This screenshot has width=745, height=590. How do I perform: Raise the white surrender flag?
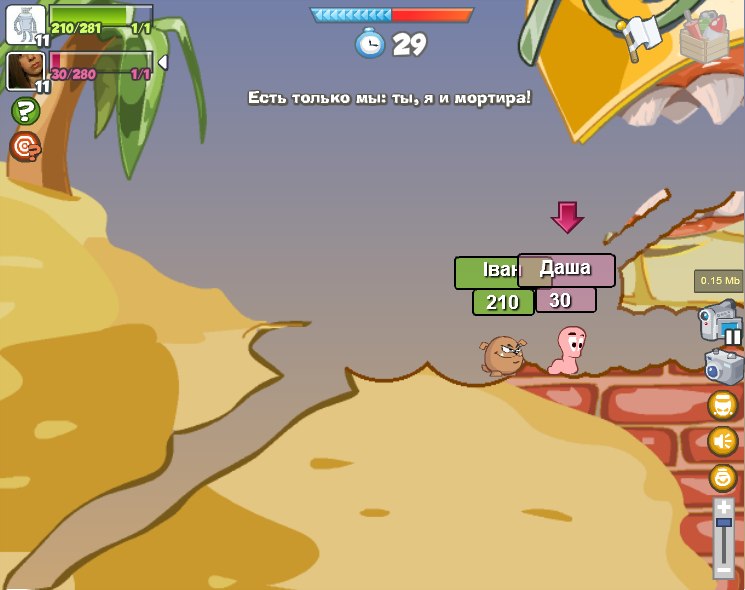coord(642,35)
